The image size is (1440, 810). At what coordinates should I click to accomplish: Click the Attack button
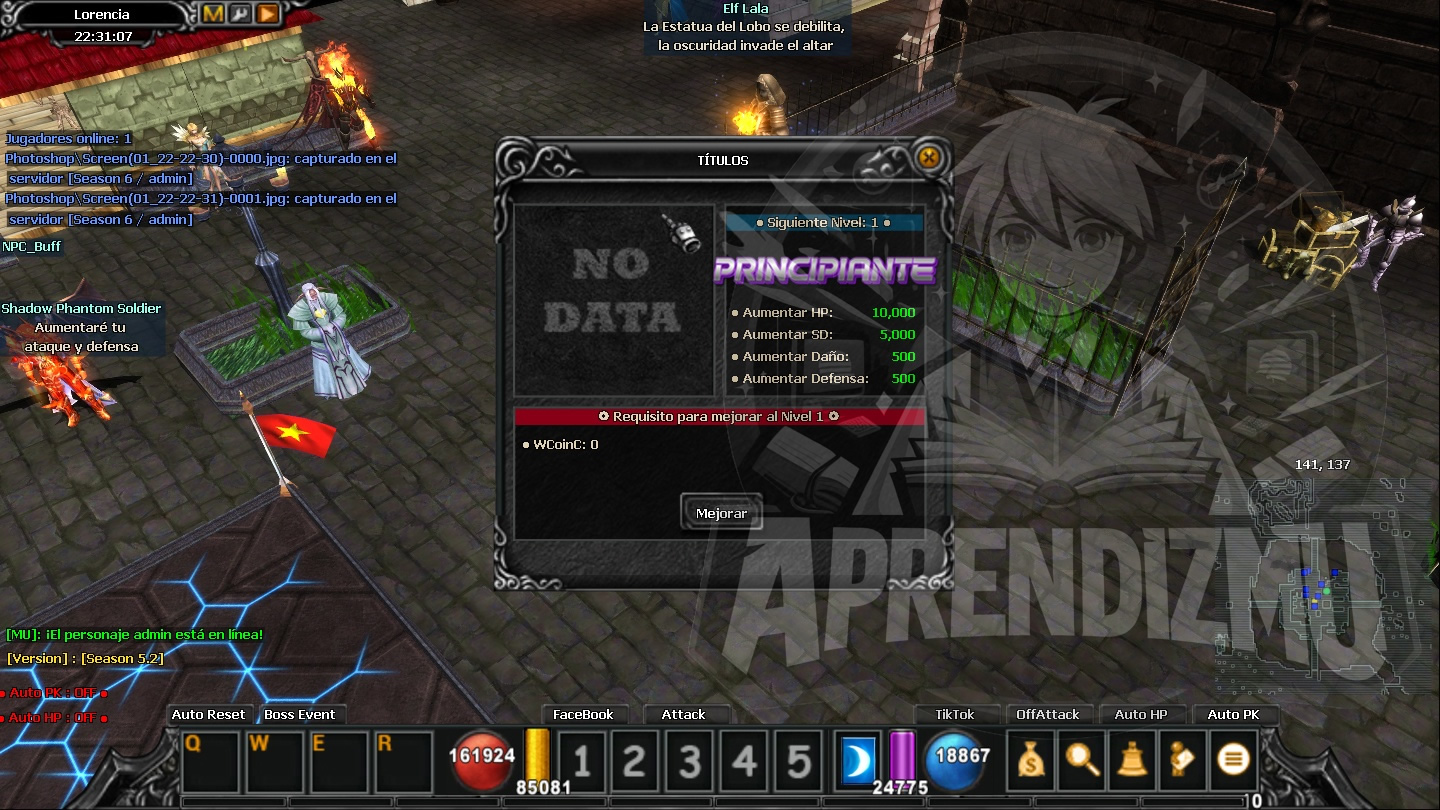pyautogui.click(x=686, y=714)
